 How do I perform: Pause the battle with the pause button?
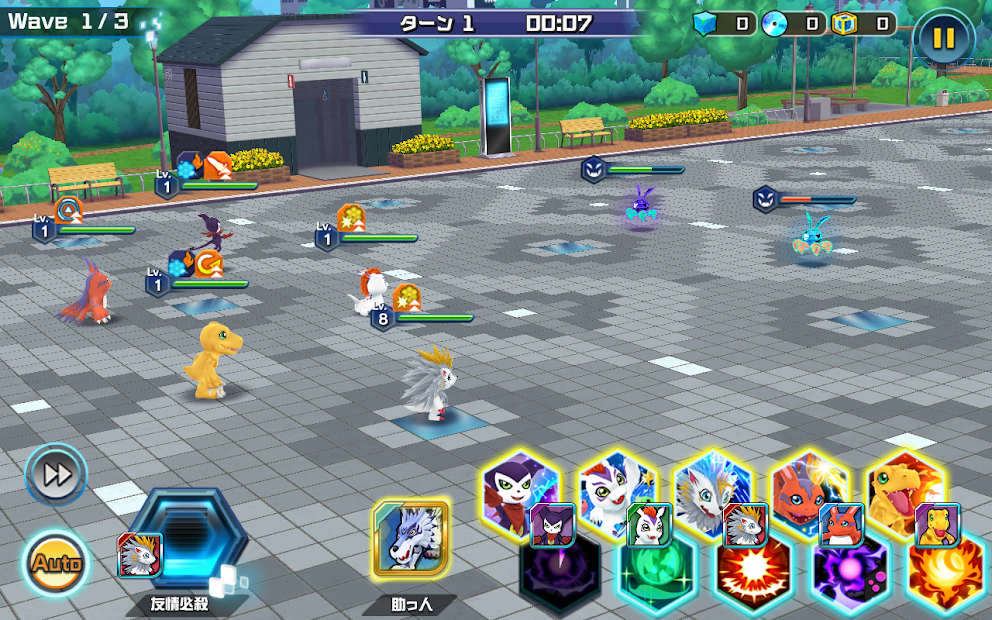[x=943, y=39]
